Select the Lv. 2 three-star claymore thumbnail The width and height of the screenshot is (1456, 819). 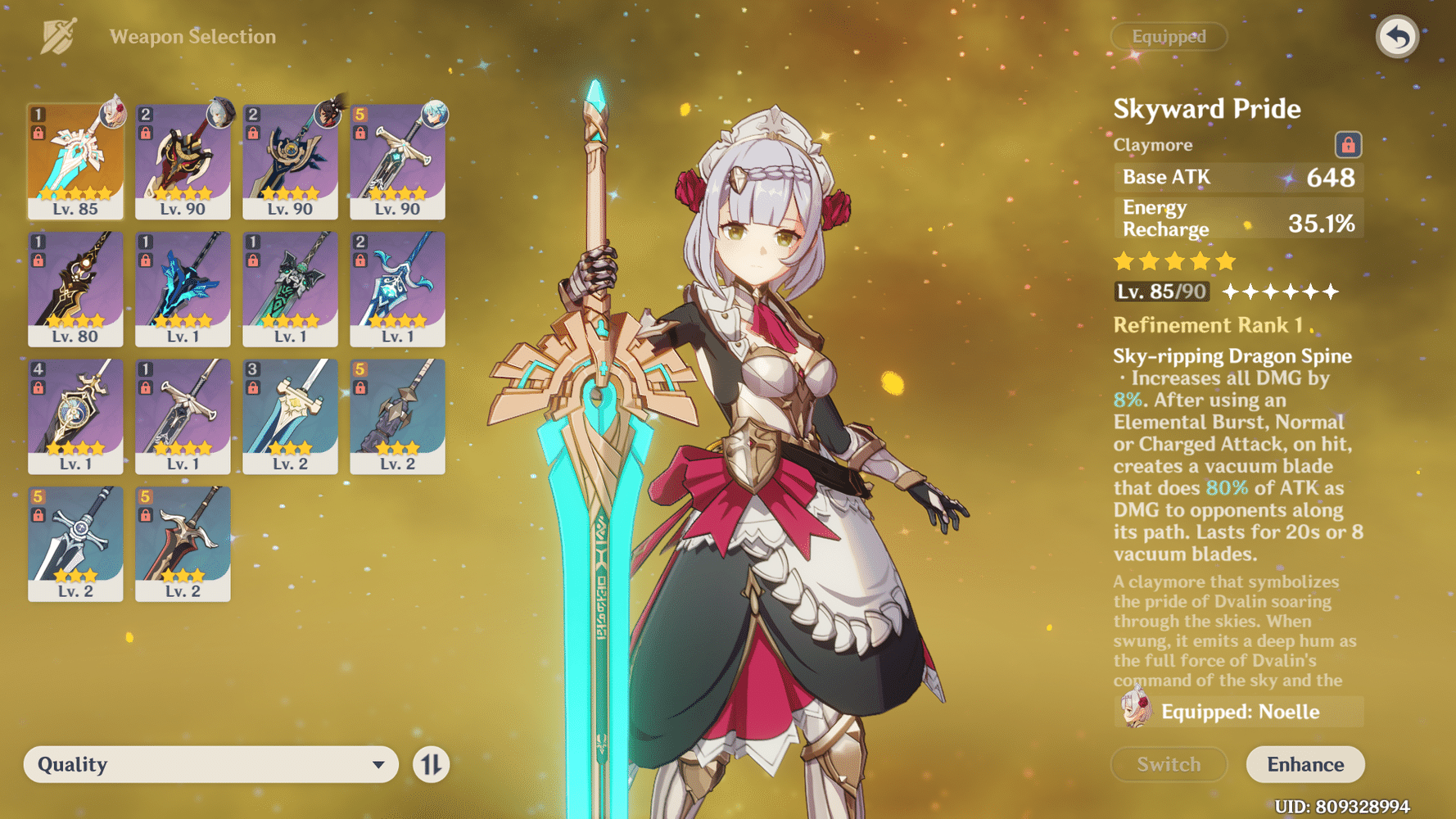click(290, 418)
